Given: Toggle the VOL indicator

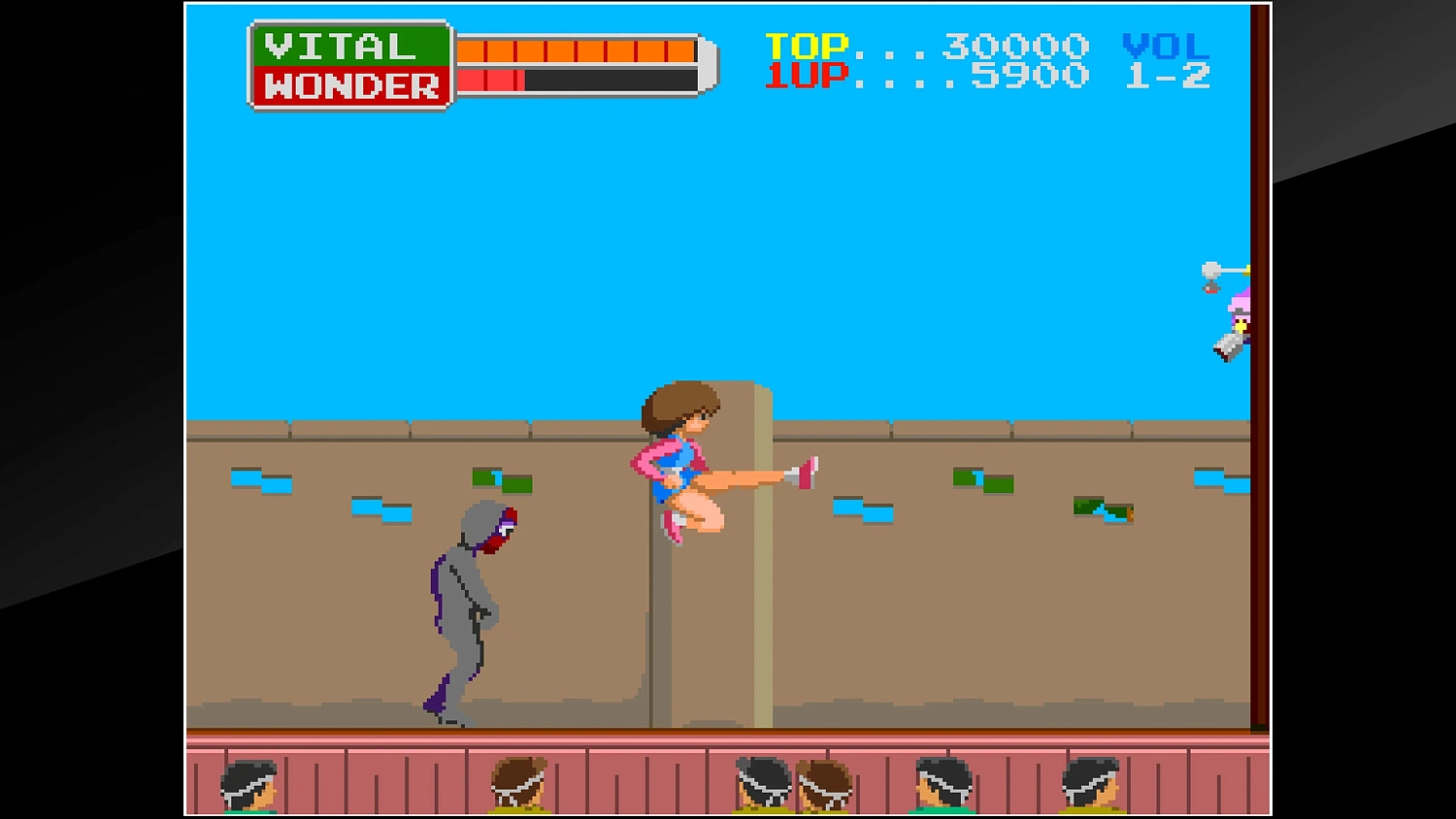Looking at the screenshot, I should (x=1165, y=44).
